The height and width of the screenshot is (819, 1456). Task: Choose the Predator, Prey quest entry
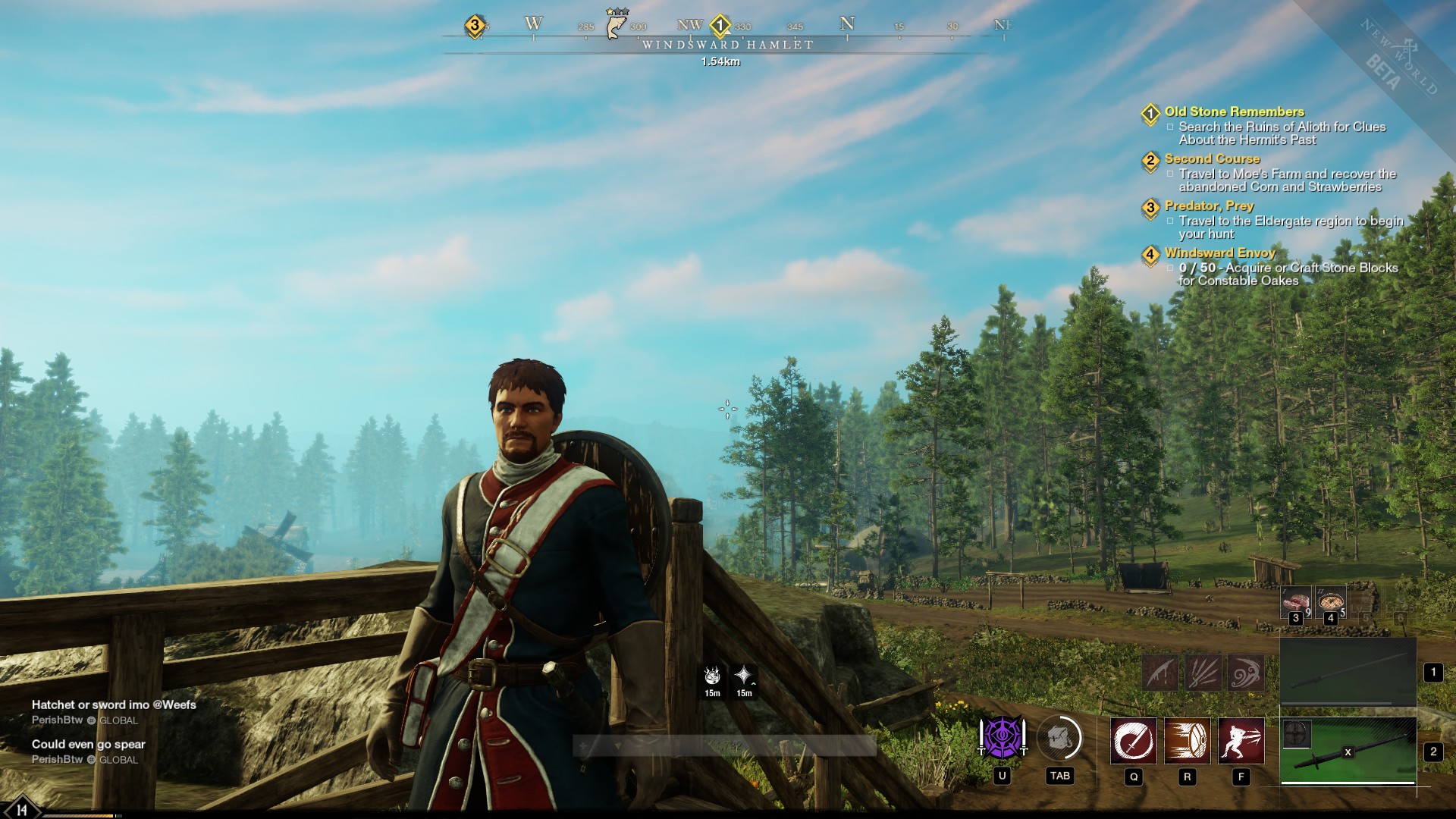coord(1209,206)
